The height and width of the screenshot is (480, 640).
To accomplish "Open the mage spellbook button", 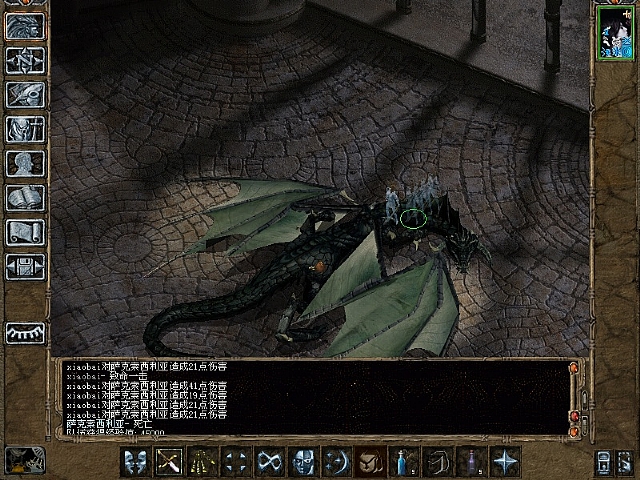I will (24, 197).
